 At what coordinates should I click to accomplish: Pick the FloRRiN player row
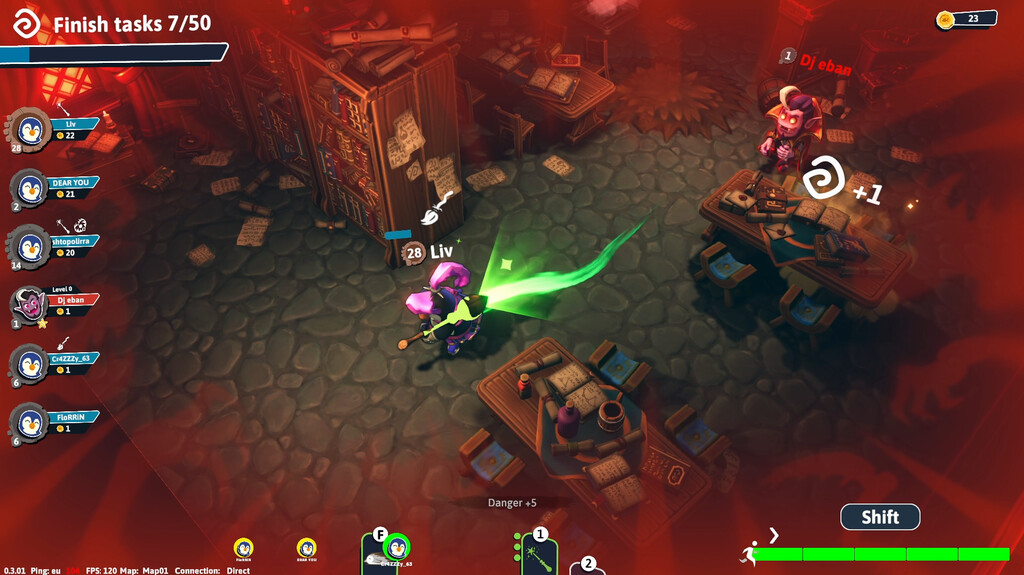pyautogui.click(x=55, y=422)
